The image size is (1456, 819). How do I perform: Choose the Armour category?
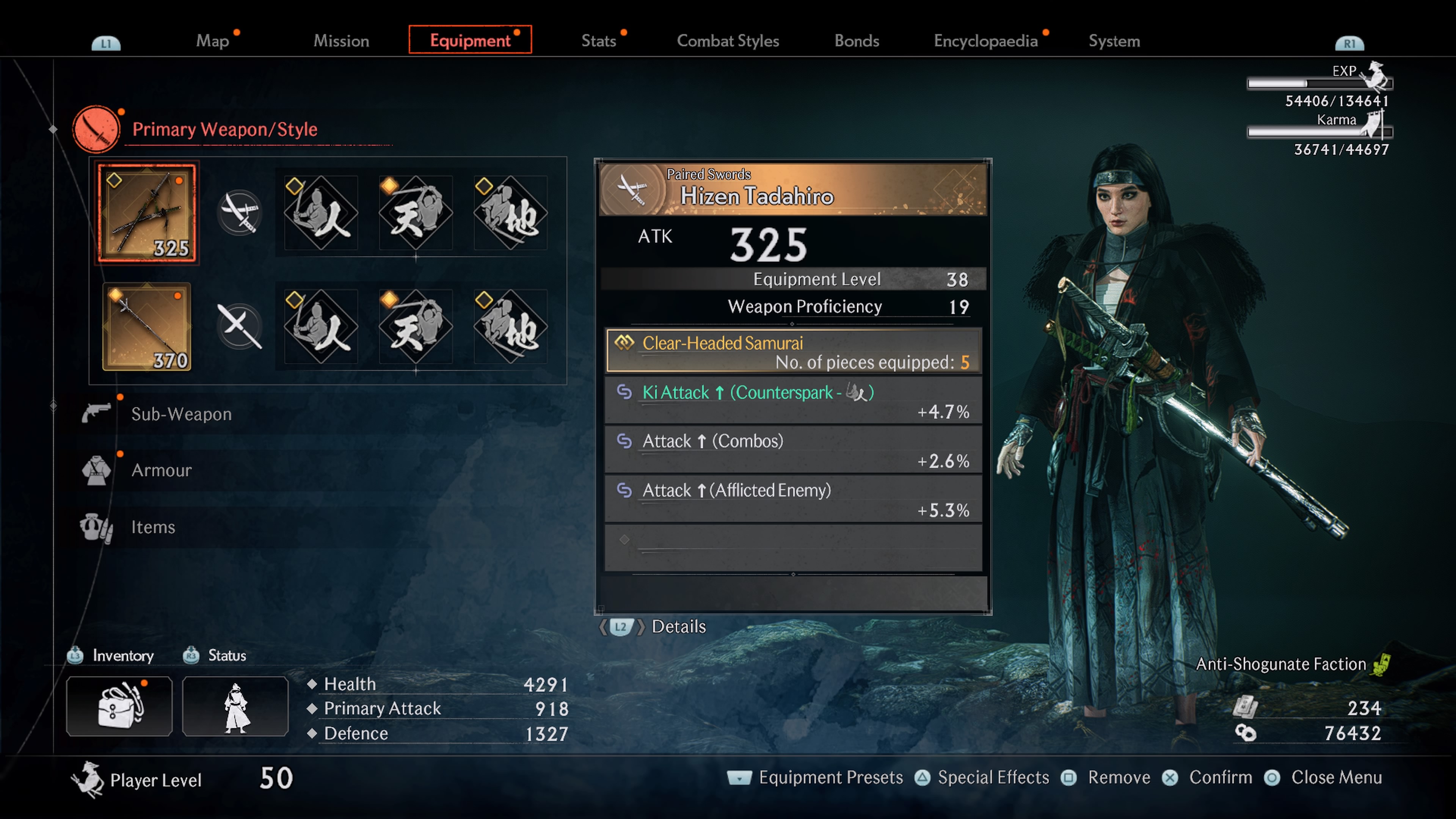pyautogui.click(x=161, y=470)
